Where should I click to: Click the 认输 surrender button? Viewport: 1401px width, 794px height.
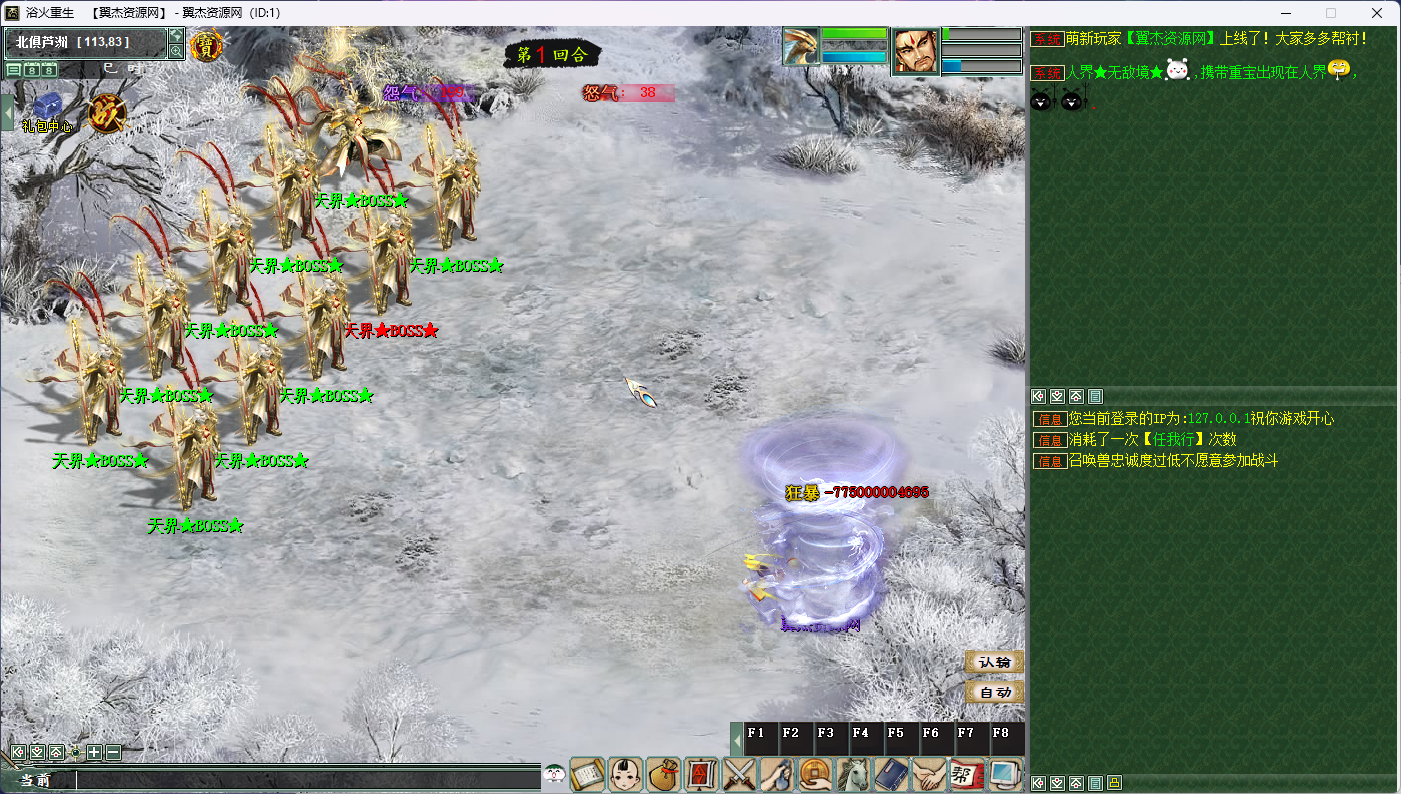(x=994, y=662)
